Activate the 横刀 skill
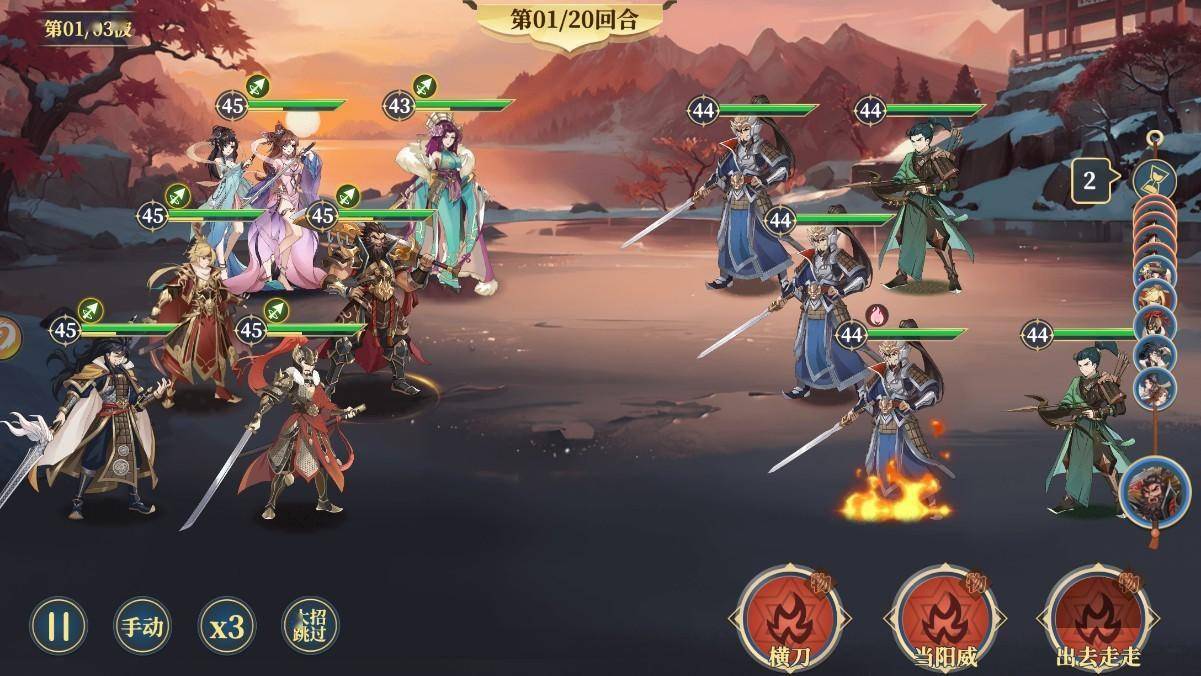 tap(787, 615)
